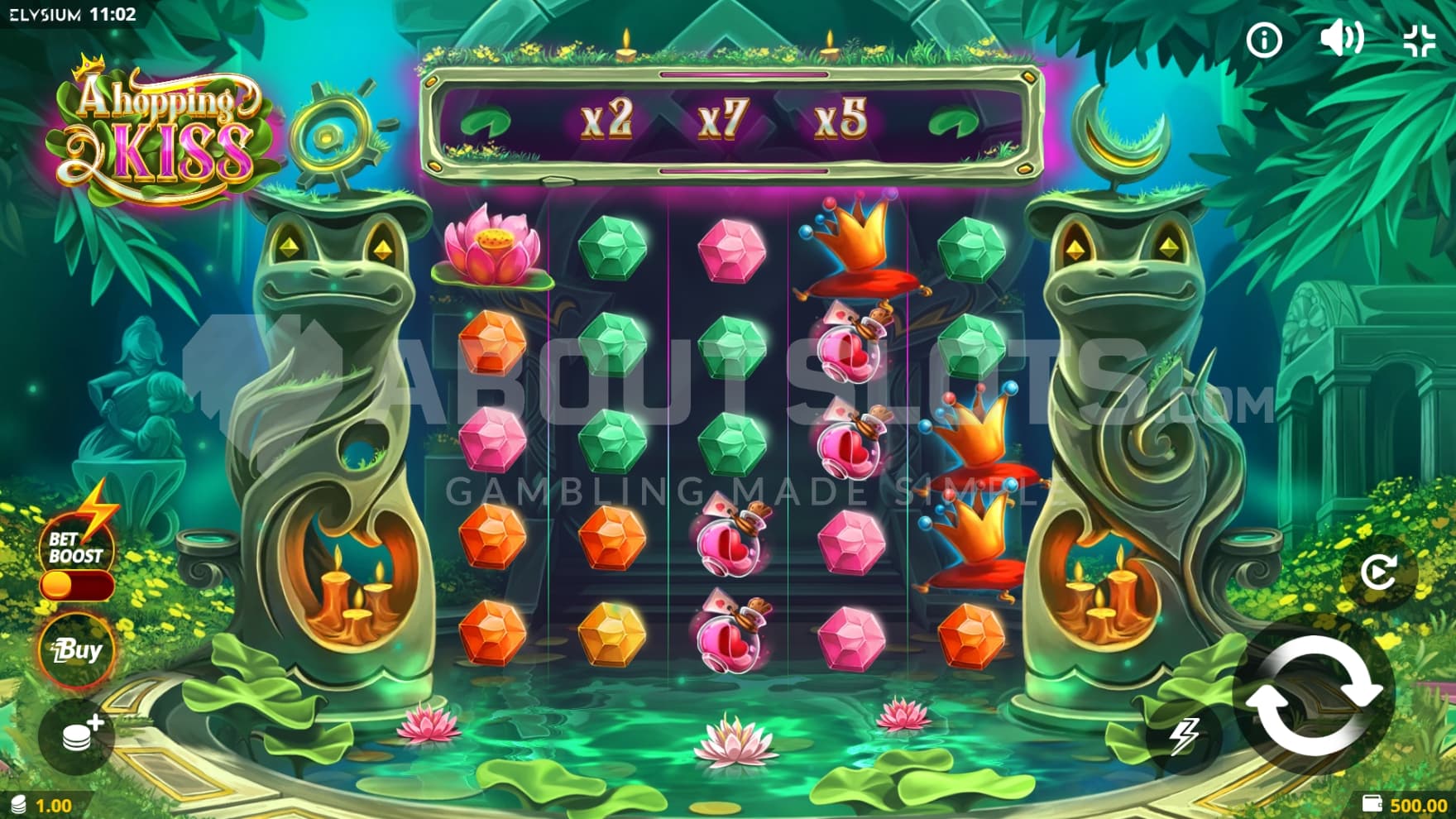Spin the reels with the large spin button
The image size is (1456, 819).
pos(1313,694)
